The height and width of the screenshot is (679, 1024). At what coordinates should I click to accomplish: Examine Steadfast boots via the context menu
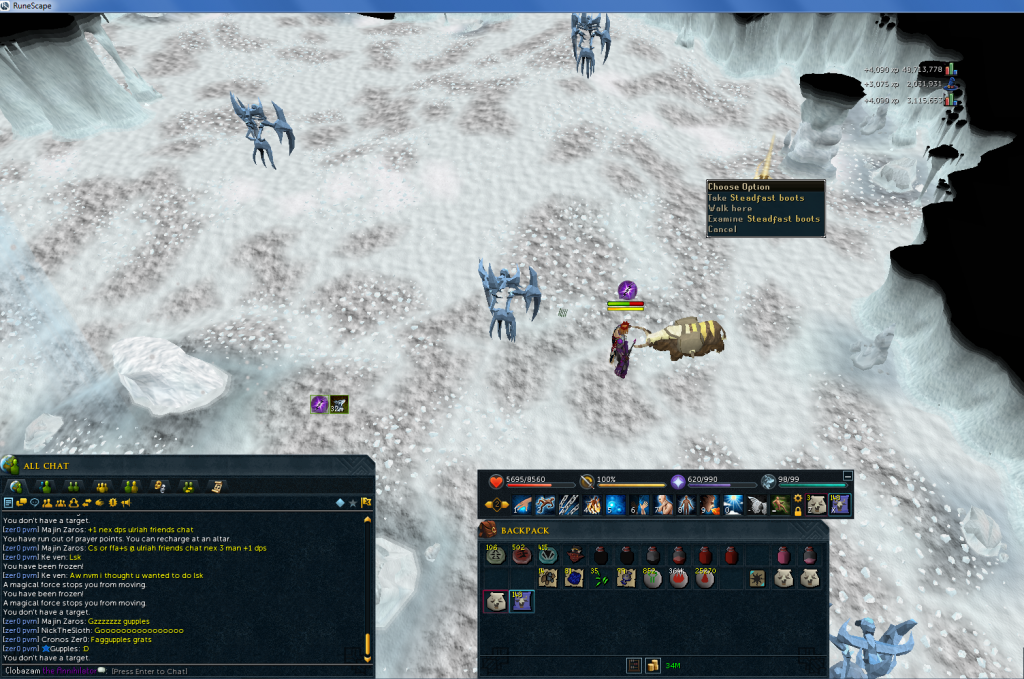[764, 219]
